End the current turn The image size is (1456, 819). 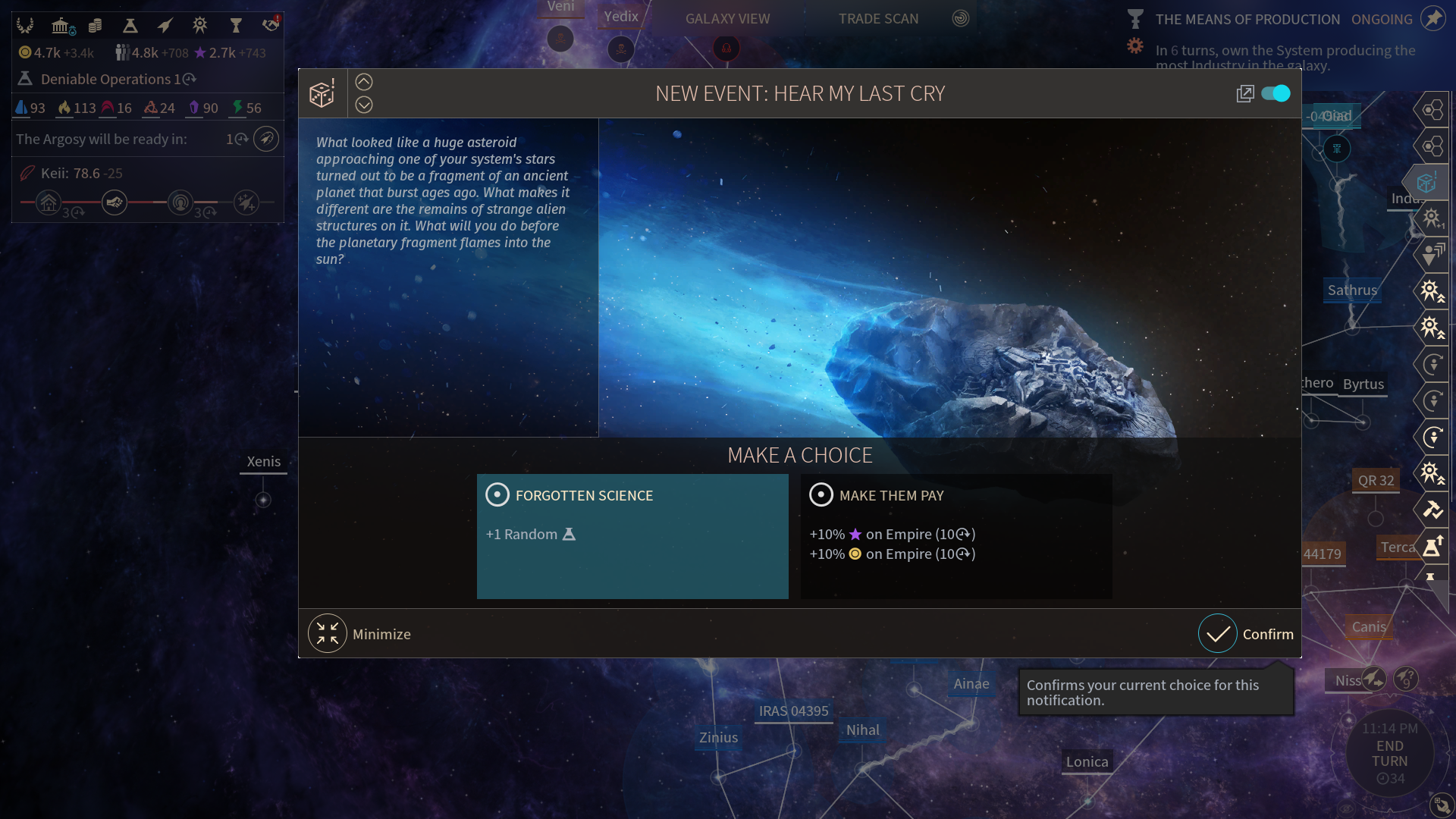(x=1389, y=754)
